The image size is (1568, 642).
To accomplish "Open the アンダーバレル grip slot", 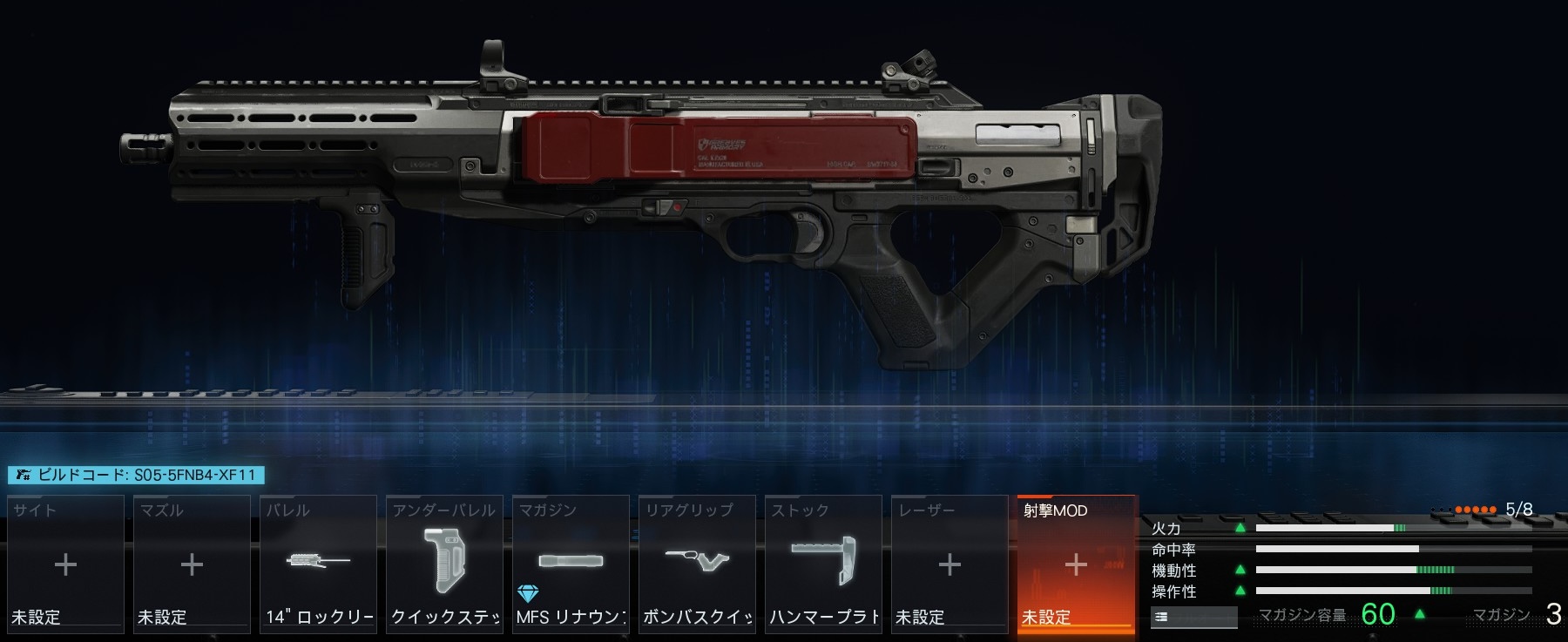I will [444, 563].
